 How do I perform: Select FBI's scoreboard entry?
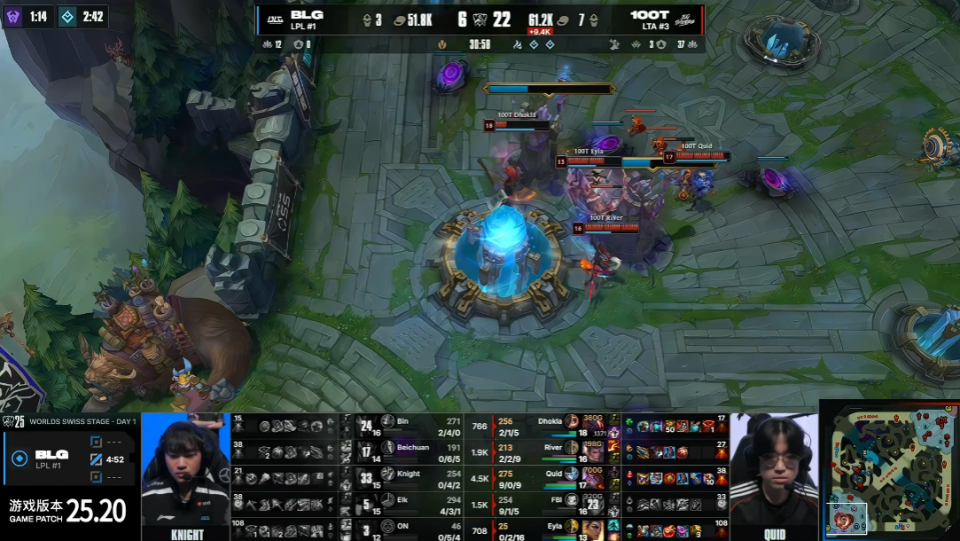[x=560, y=501]
